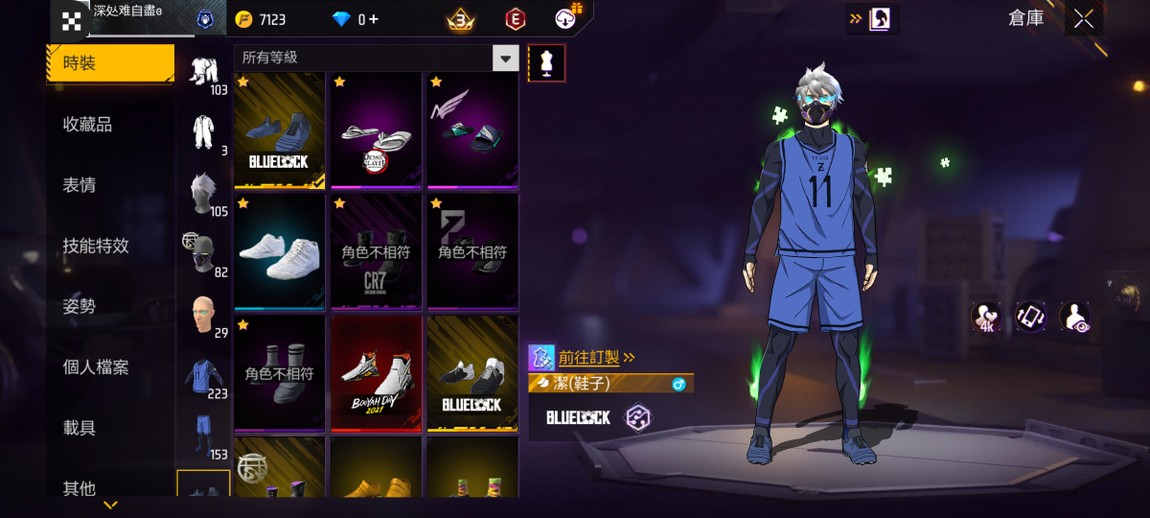Switch to the 時裝 tab
This screenshot has width=1150, height=518.
click(x=109, y=63)
